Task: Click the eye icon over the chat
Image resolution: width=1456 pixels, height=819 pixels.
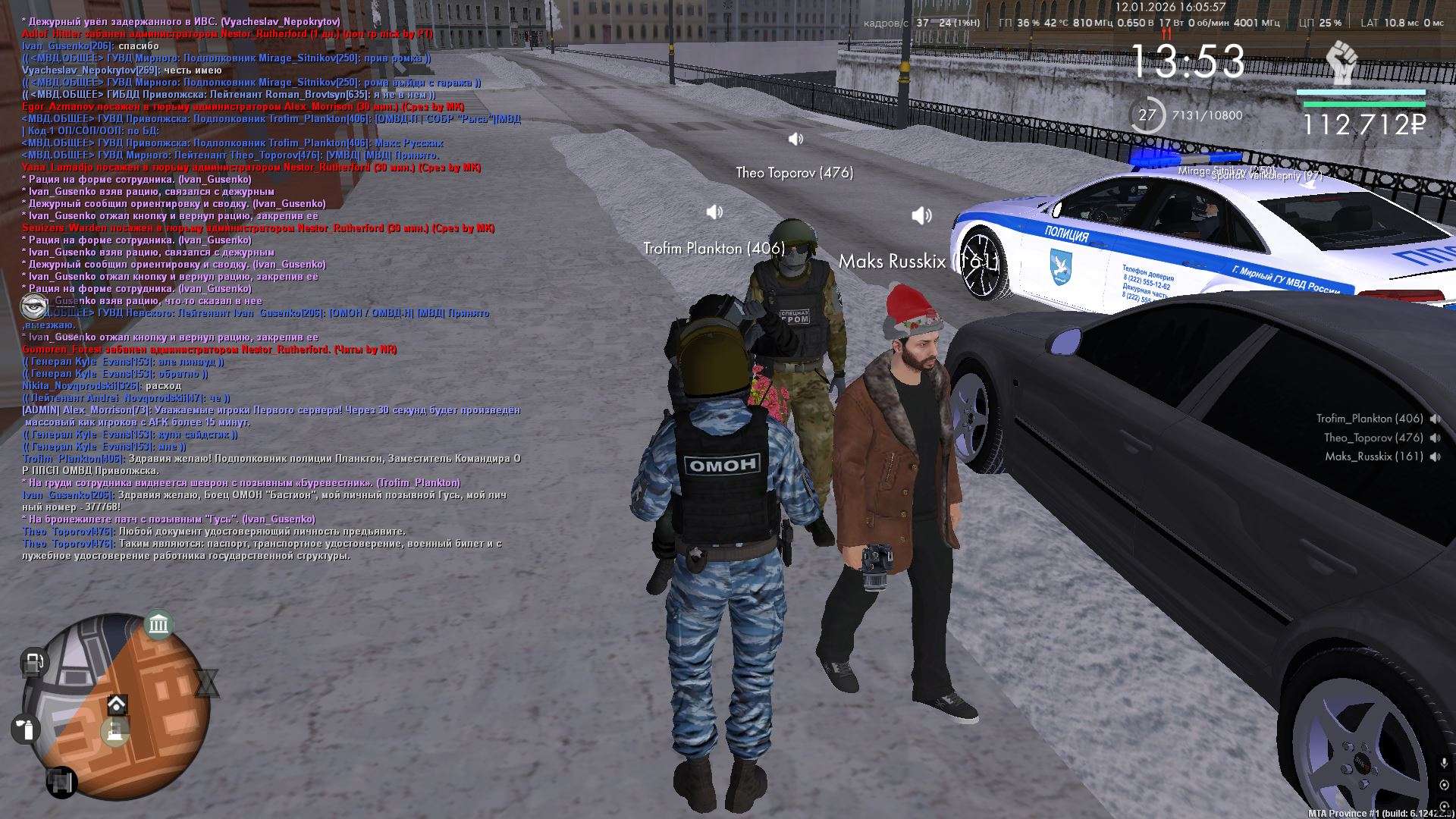Action: pos(34,306)
